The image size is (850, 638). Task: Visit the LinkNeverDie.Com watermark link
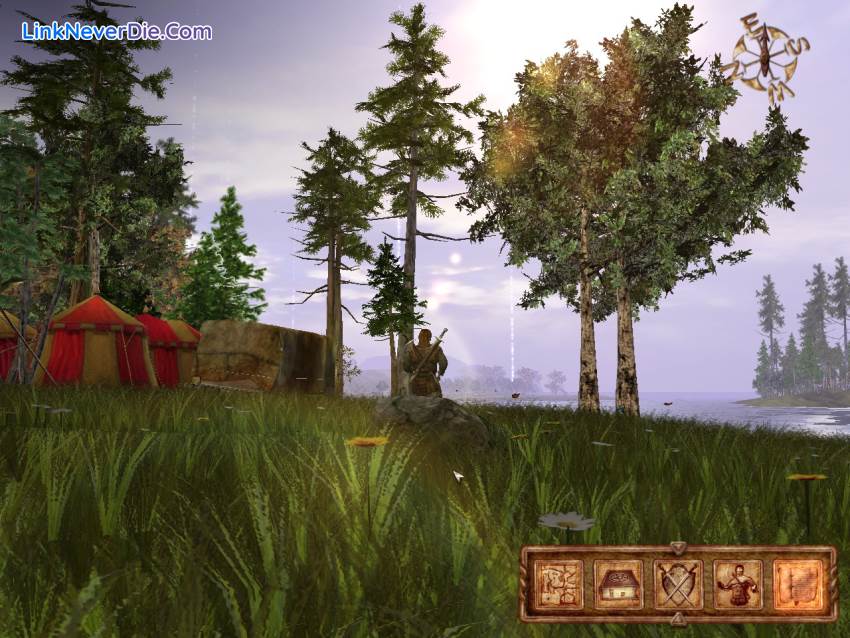[116, 31]
